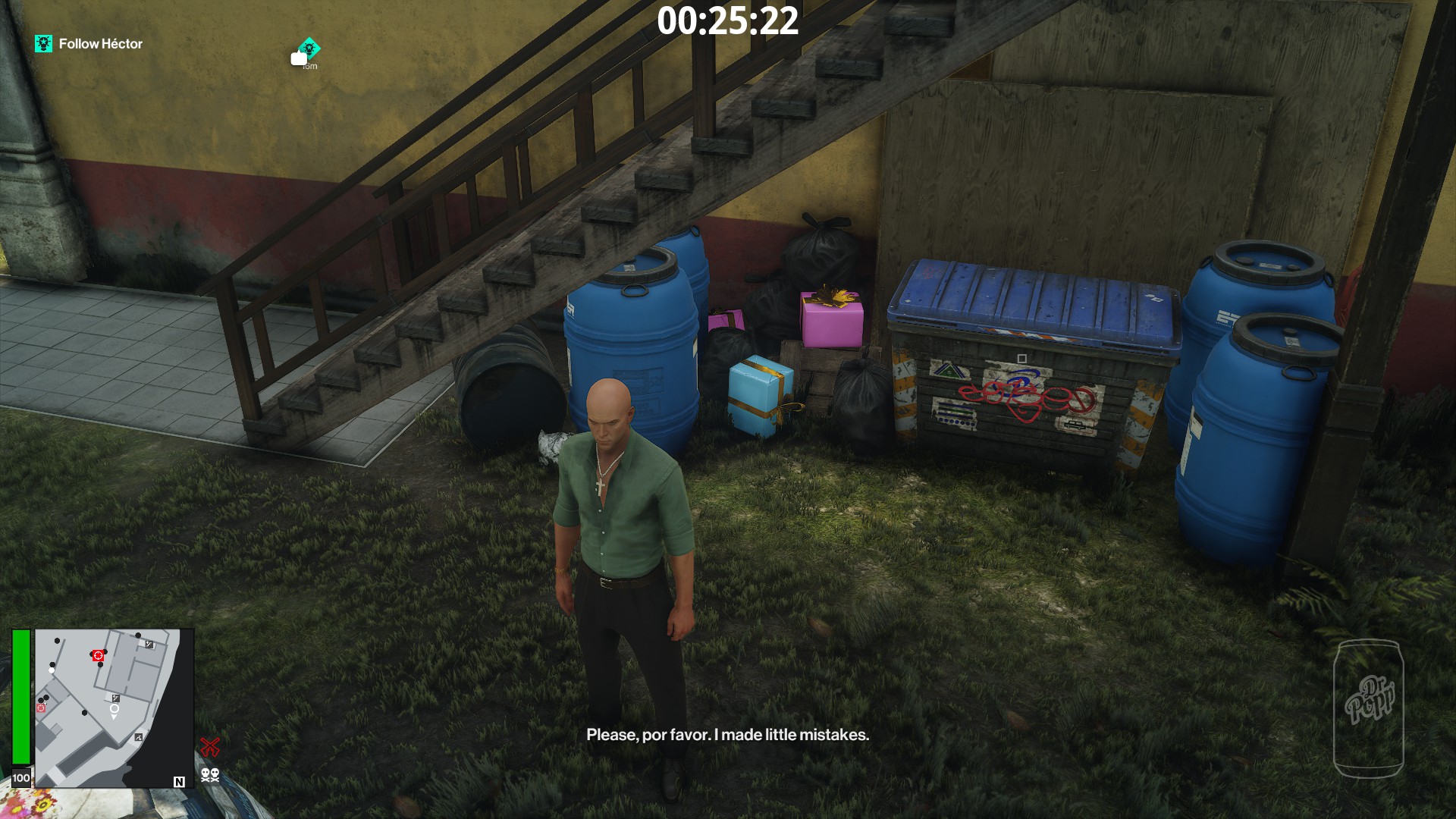
Task: Select the bright red target marker on minimap
Action: pos(97,655)
